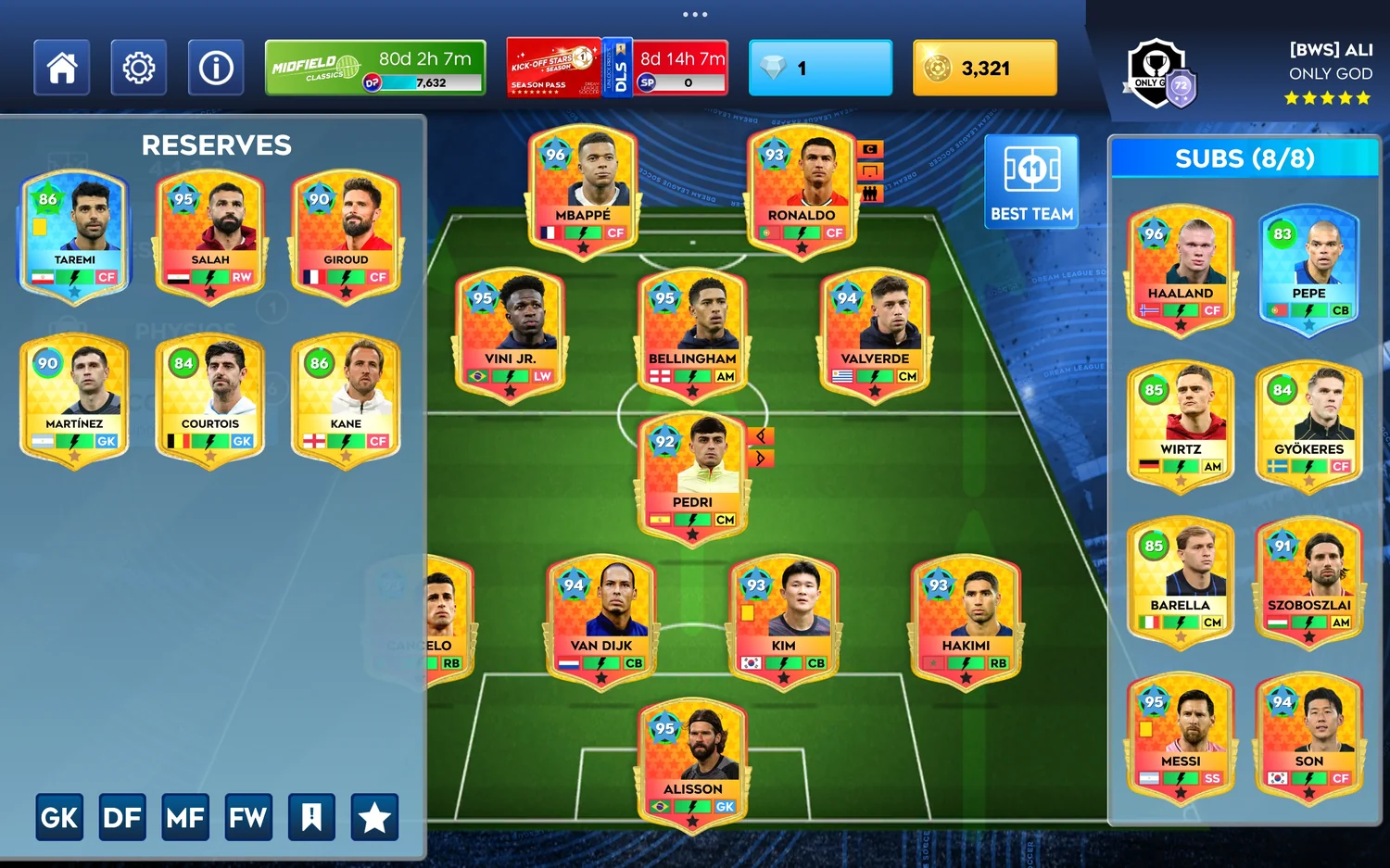Tap the gold coins balance

[x=984, y=68]
